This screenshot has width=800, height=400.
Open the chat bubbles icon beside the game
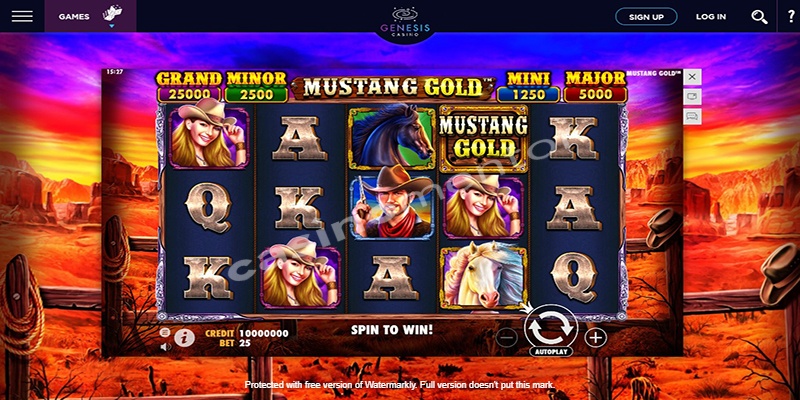click(692, 116)
